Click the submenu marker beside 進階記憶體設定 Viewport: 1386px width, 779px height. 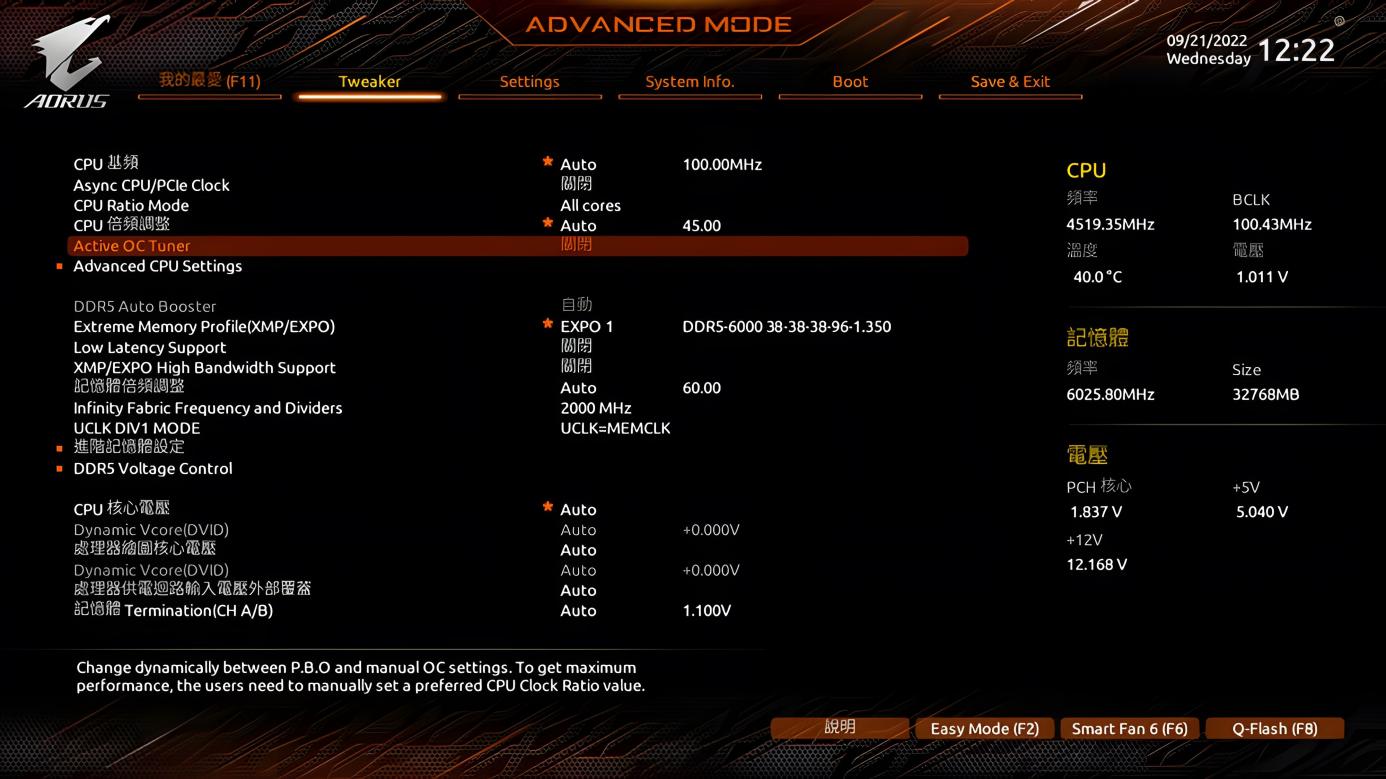57,448
